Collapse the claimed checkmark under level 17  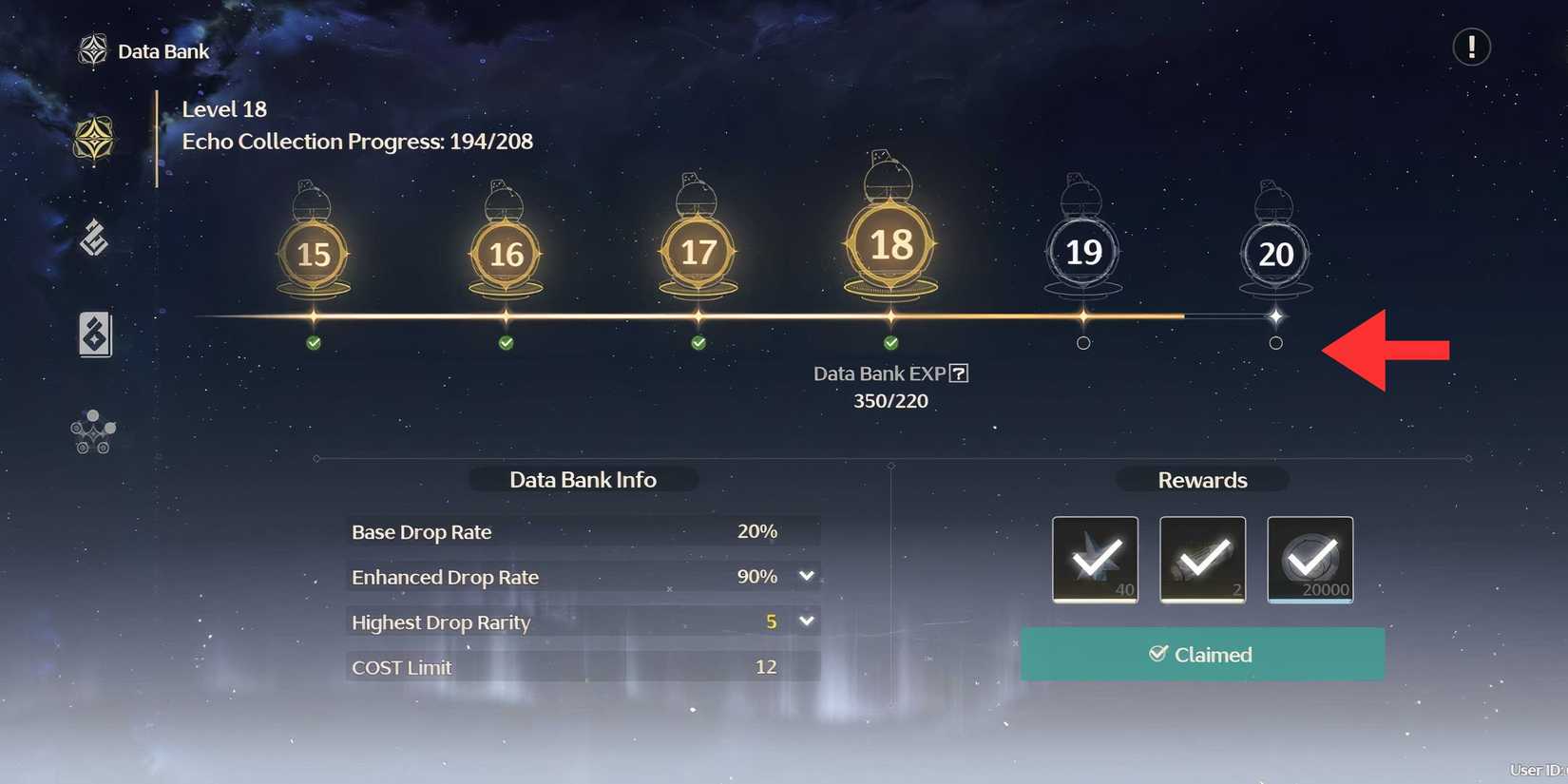click(x=698, y=342)
